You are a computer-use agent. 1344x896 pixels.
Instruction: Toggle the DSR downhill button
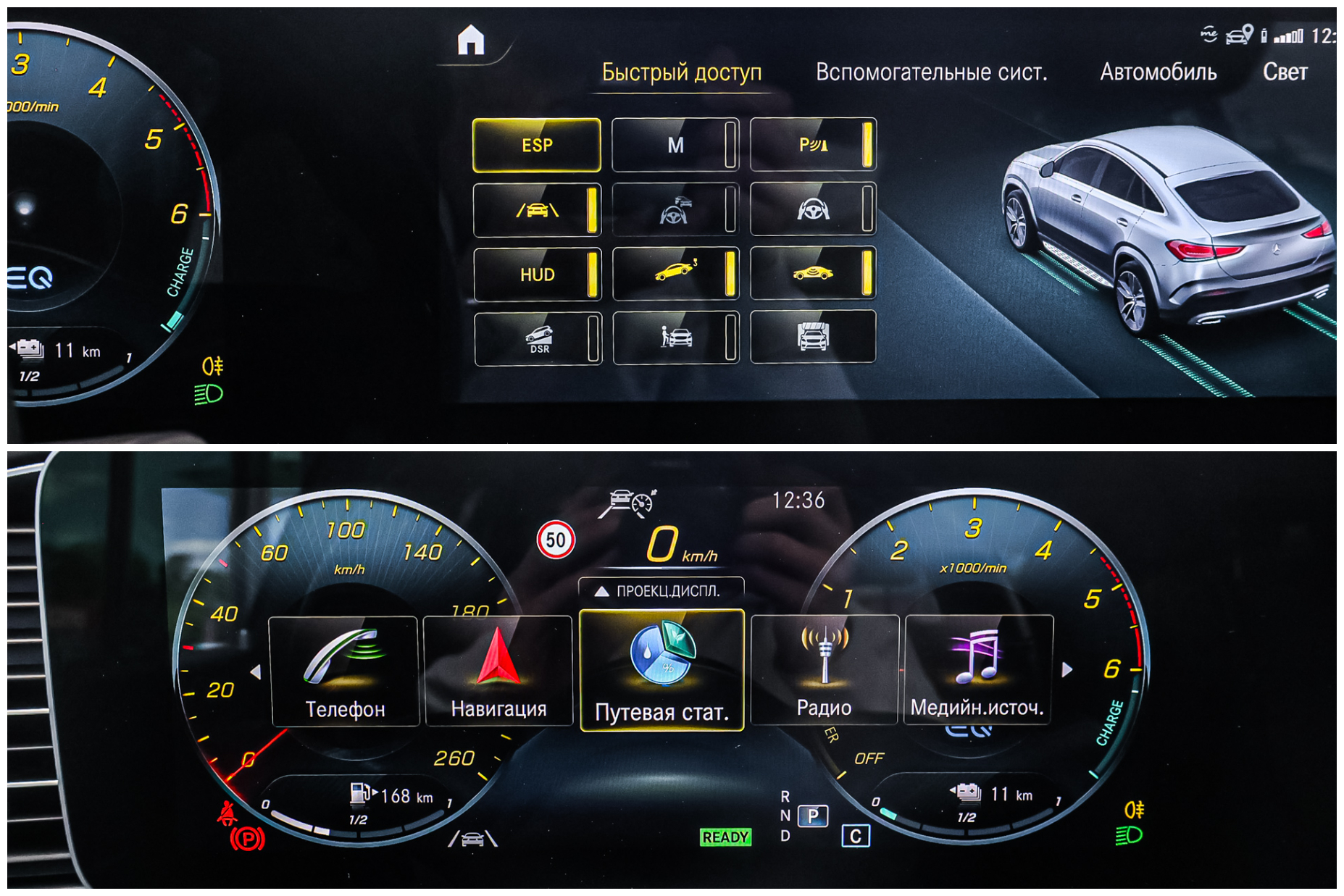(x=537, y=338)
